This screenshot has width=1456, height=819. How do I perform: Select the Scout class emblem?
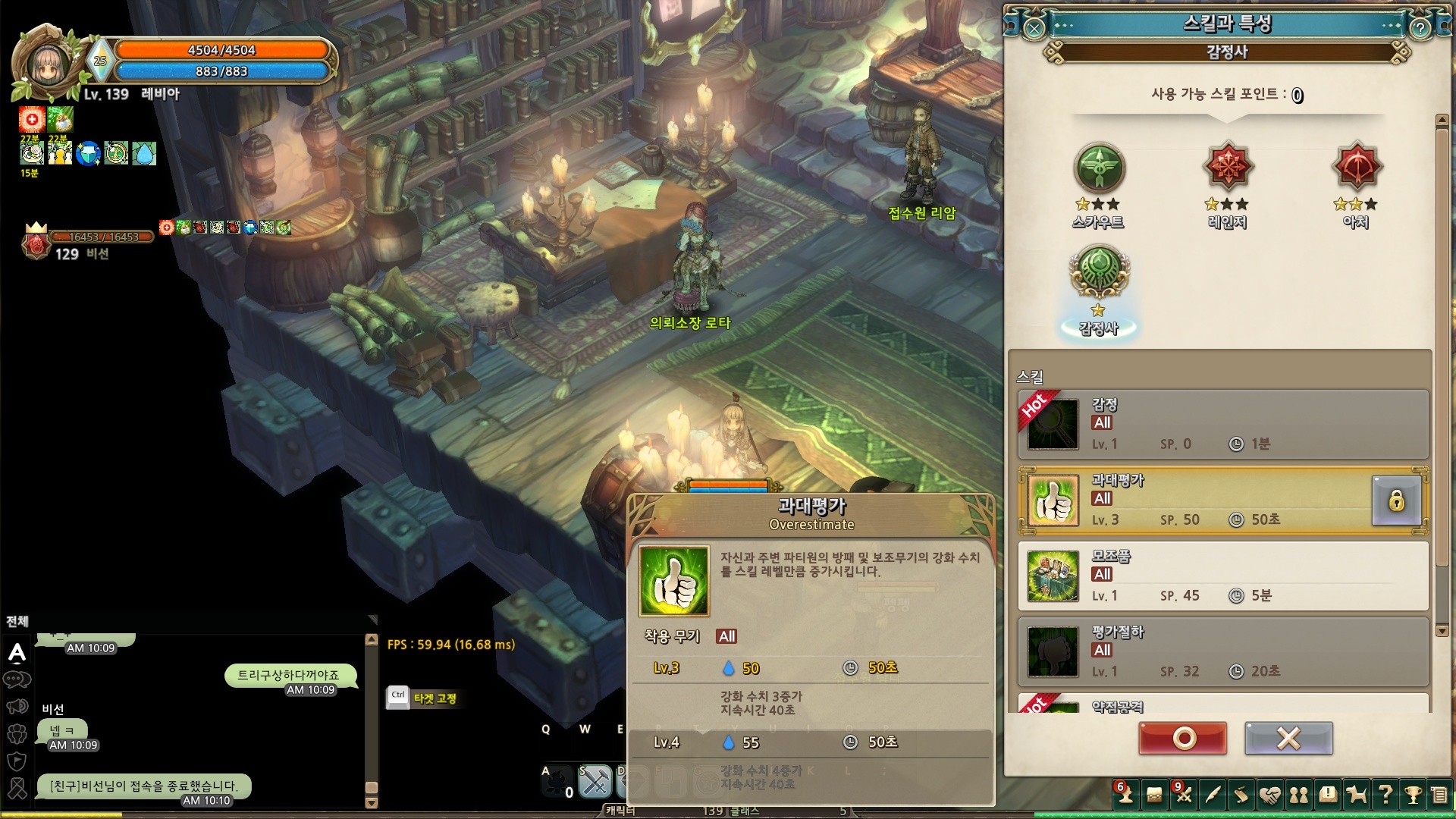click(1099, 168)
